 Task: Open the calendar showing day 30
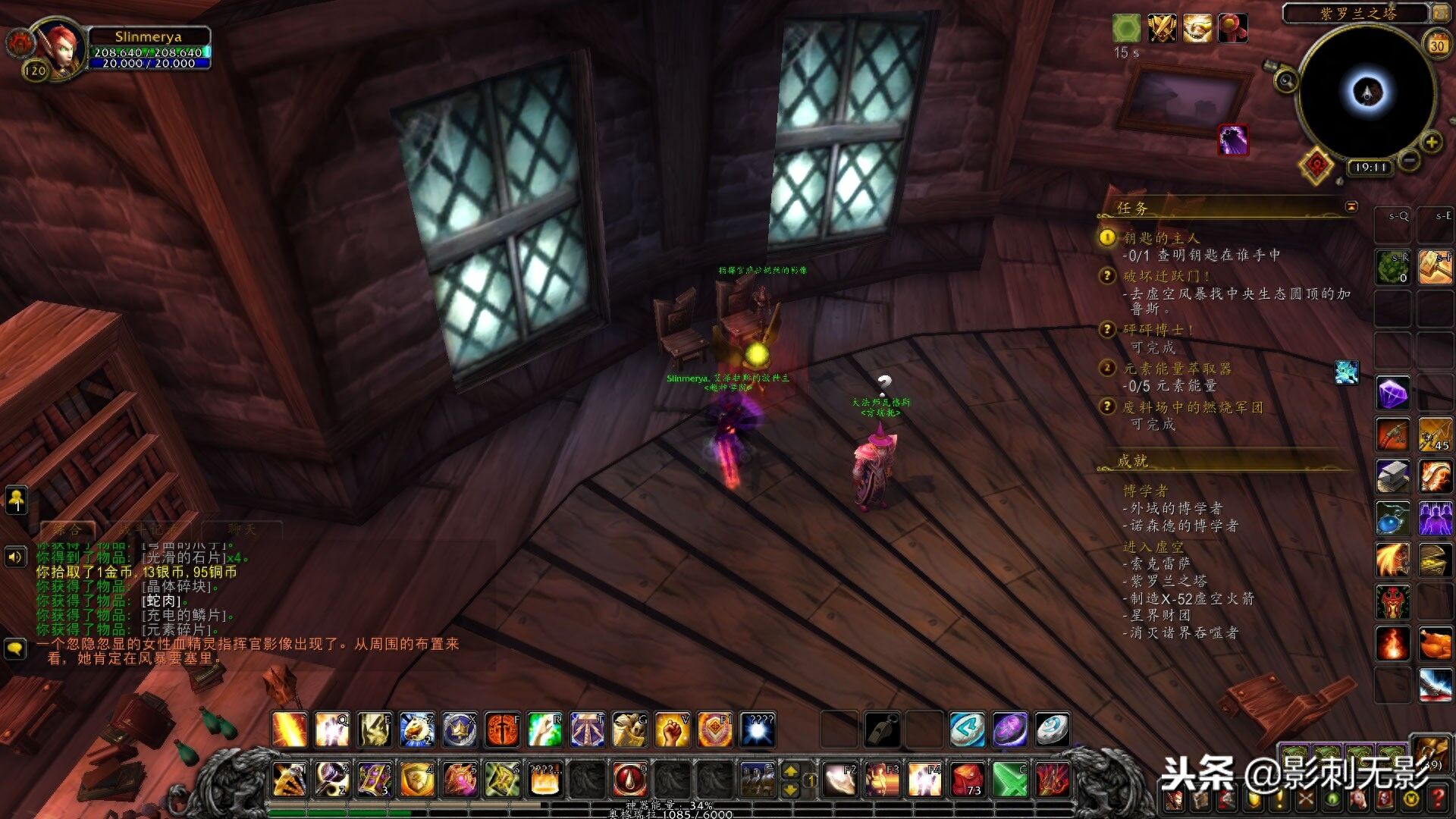click(1437, 45)
